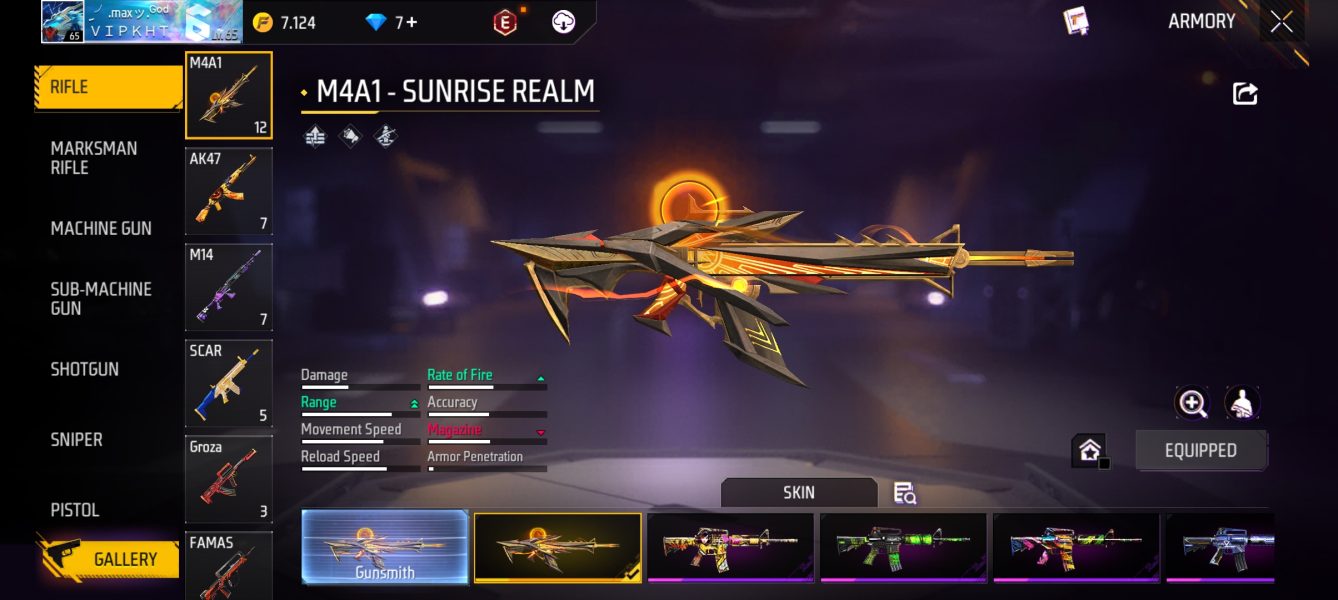1338x600 pixels.
Task: Zoom in with the magnifier icon
Action: (x=1192, y=403)
